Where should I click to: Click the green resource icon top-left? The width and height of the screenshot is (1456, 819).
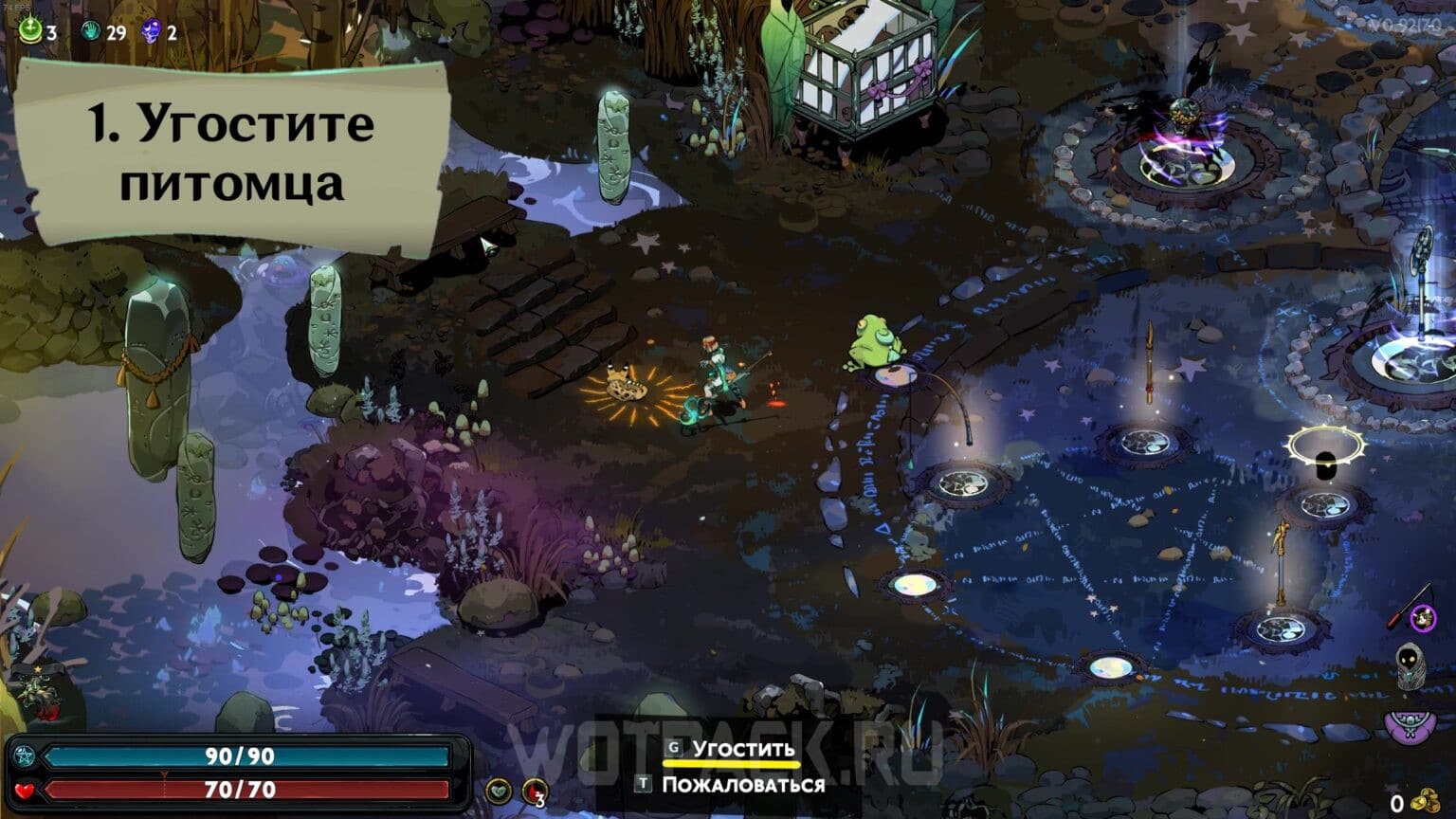[x=28, y=28]
